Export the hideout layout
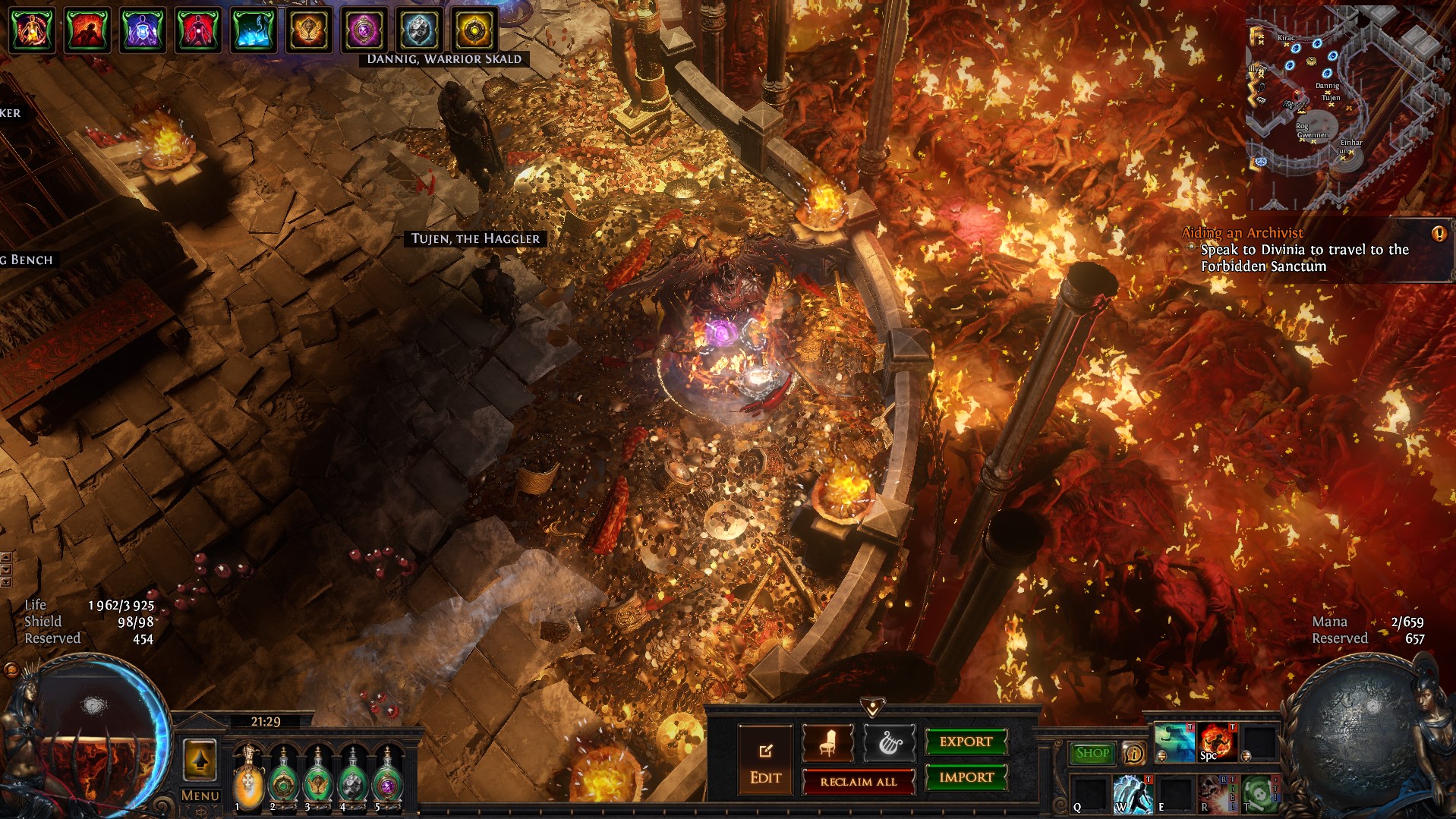 coord(966,742)
